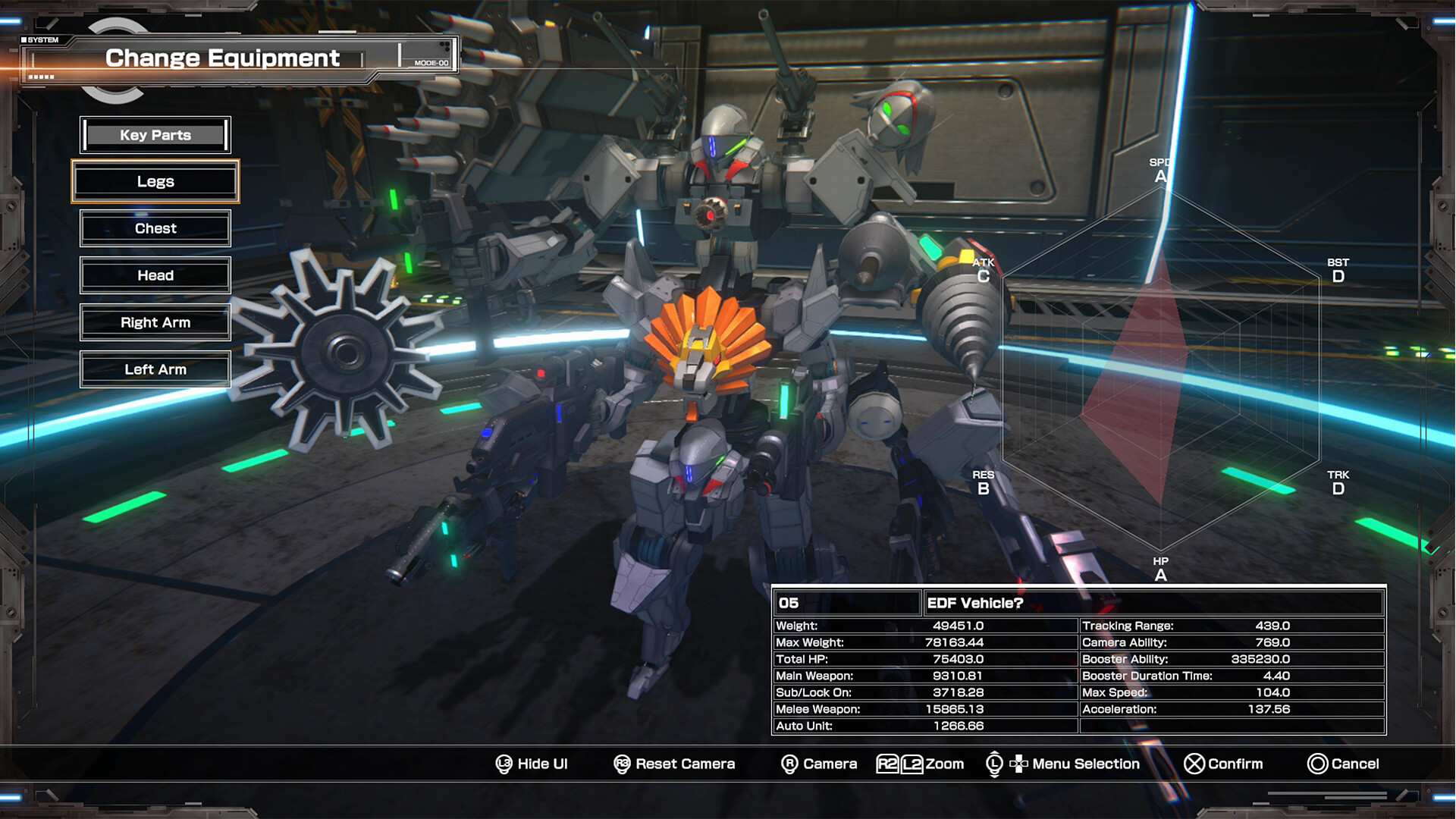Open the Chest equipment category
This screenshot has width=1456, height=819.
(155, 228)
